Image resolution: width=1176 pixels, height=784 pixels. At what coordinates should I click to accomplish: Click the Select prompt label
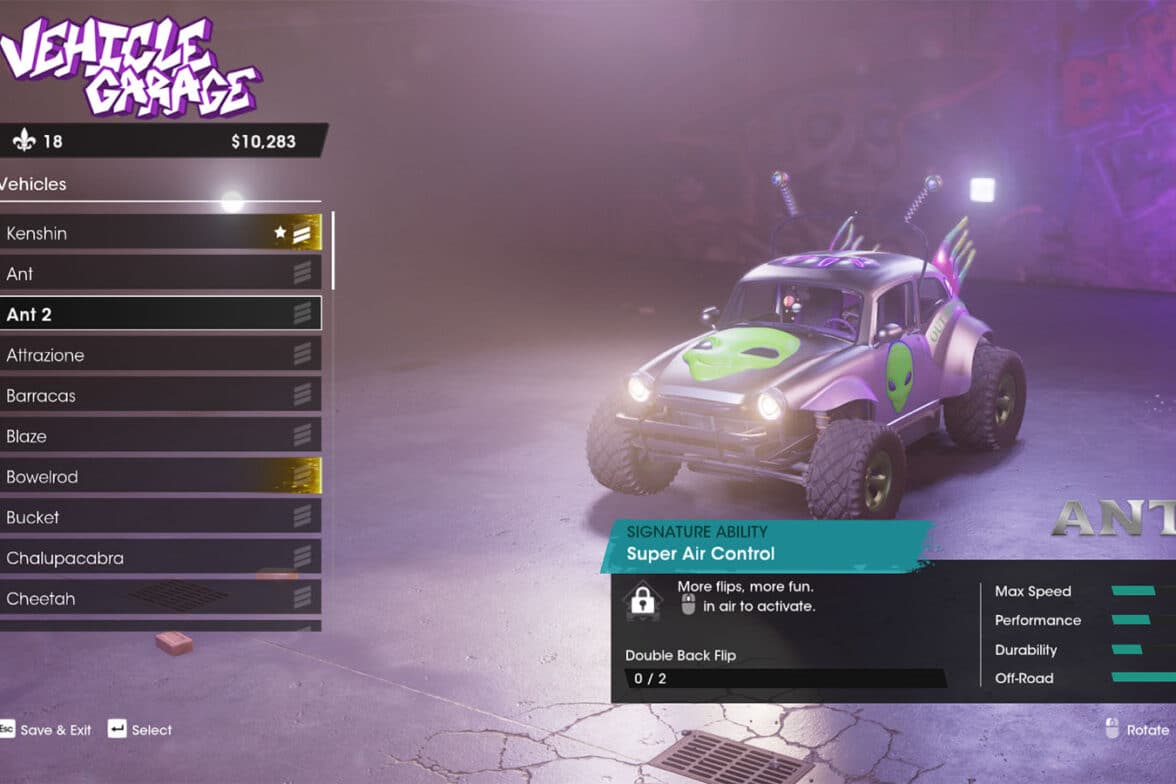click(151, 730)
